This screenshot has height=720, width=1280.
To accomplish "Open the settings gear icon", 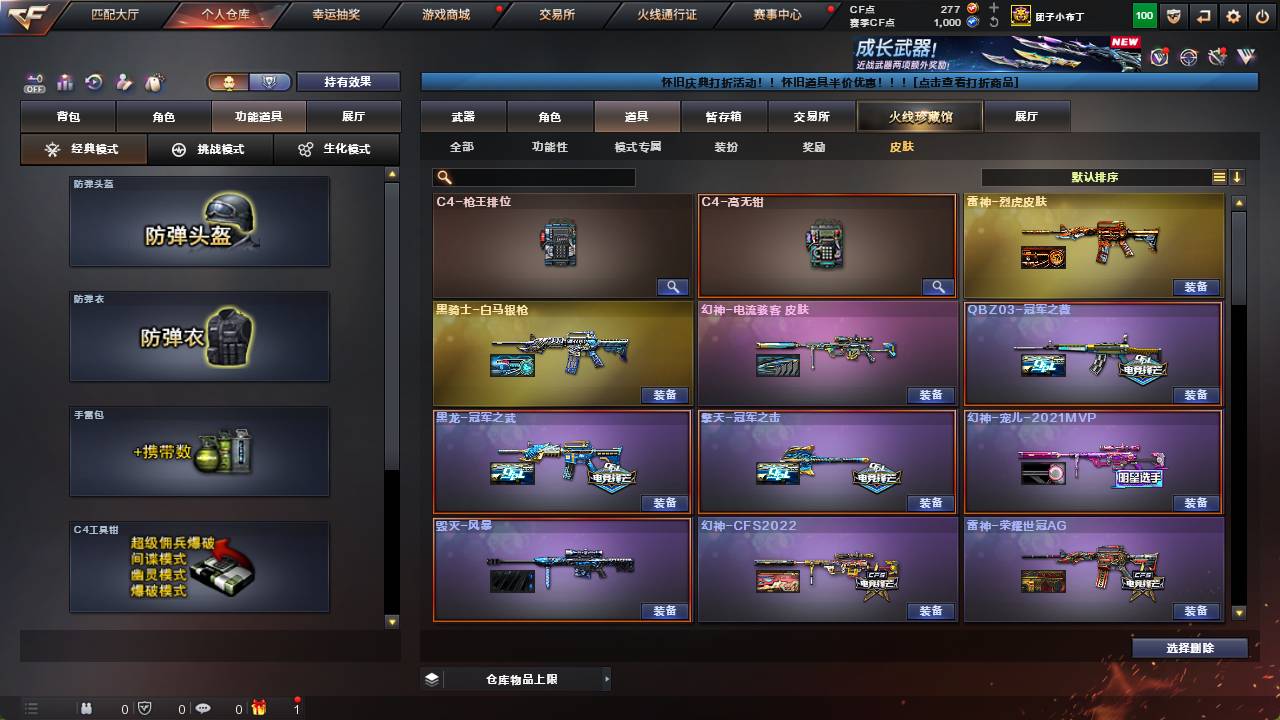I will coord(1233,15).
